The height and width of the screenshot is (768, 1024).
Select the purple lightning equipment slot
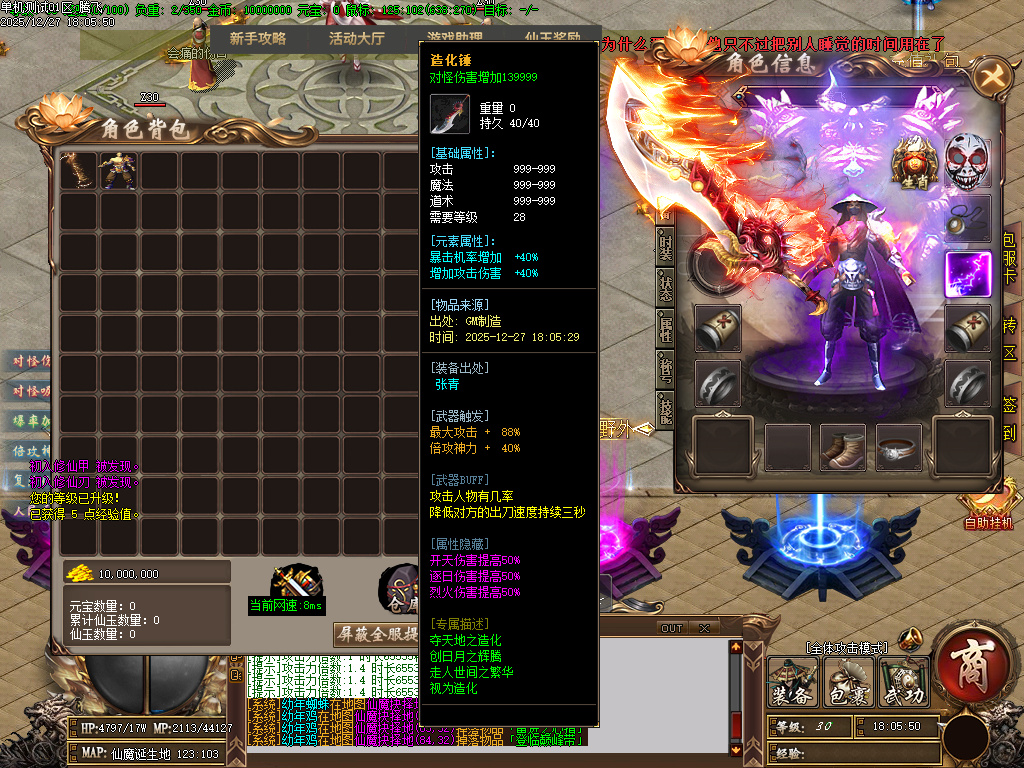pyautogui.click(x=967, y=274)
